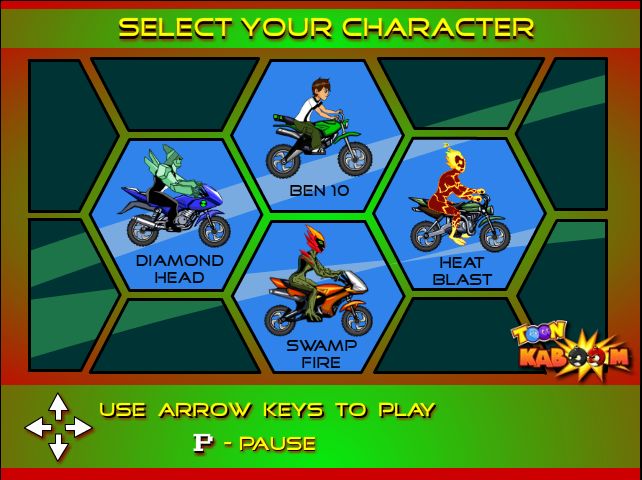Pick Heat Blast as your rider
This screenshot has height=480, width=642.
click(460, 214)
